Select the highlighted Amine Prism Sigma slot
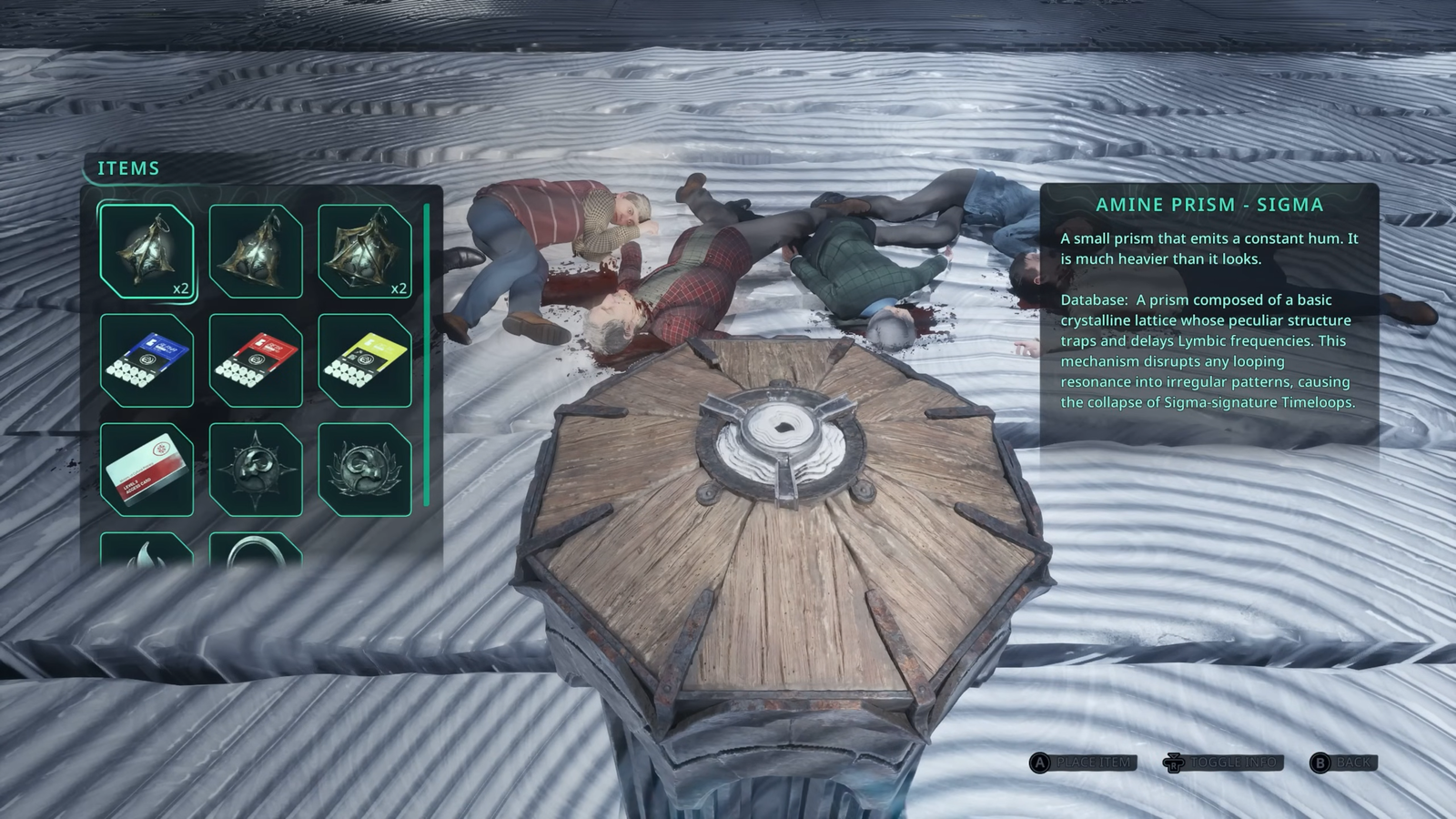The height and width of the screenshot is (819, 1456). pos(147,251)
